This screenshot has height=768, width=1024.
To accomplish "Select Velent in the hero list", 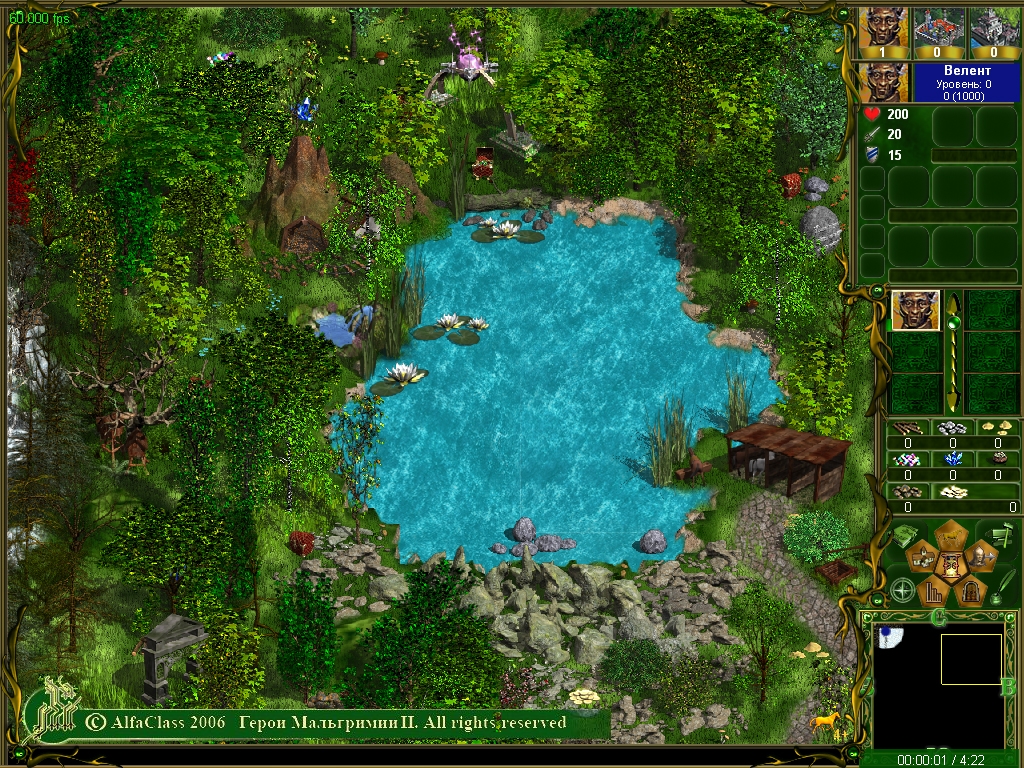I will pos(915,310).
